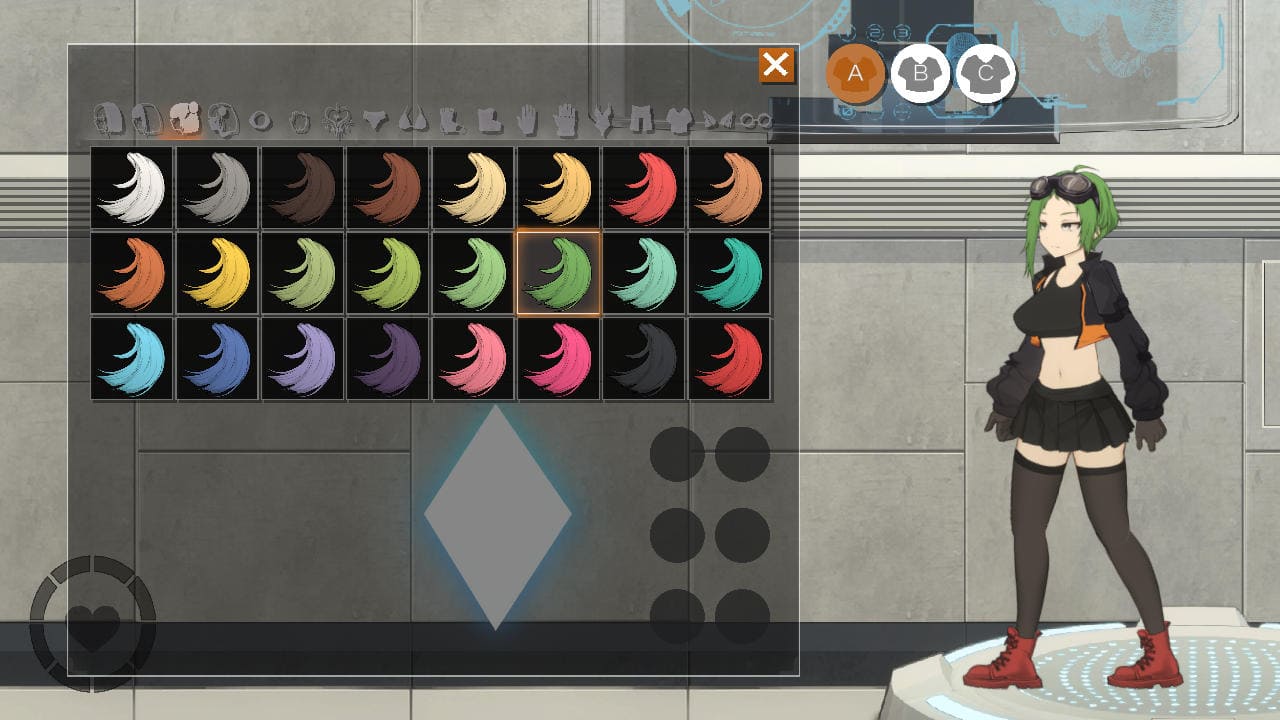The image size is (1280, 720).
Task: Pick the lavender hair color swatch
Action: (x=303, y=358)
